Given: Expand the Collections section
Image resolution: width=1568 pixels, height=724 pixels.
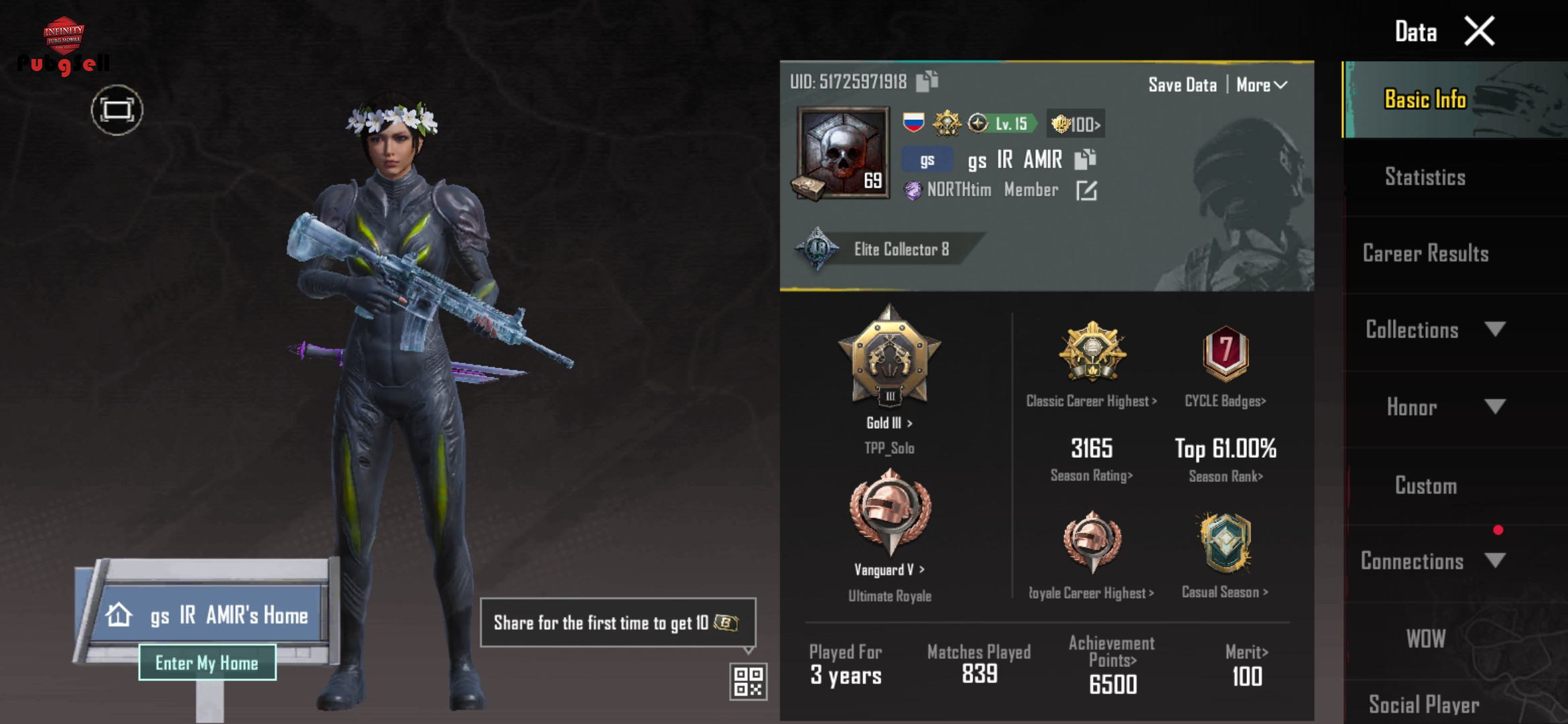Looking at the screenshot, I should point(1434,330).
